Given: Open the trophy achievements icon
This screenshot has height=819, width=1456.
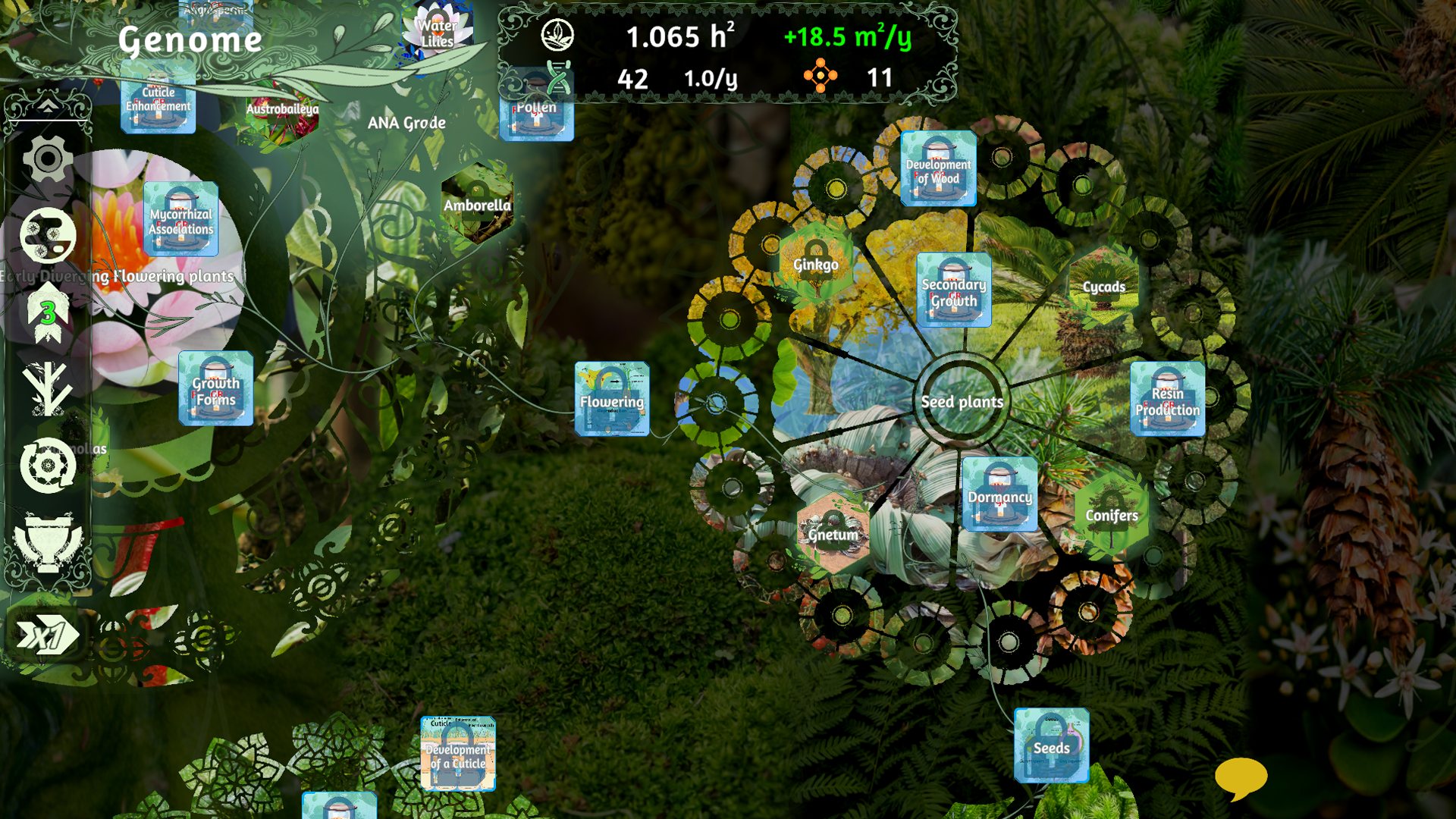Looking at the screenshot, I should (48, 541).
